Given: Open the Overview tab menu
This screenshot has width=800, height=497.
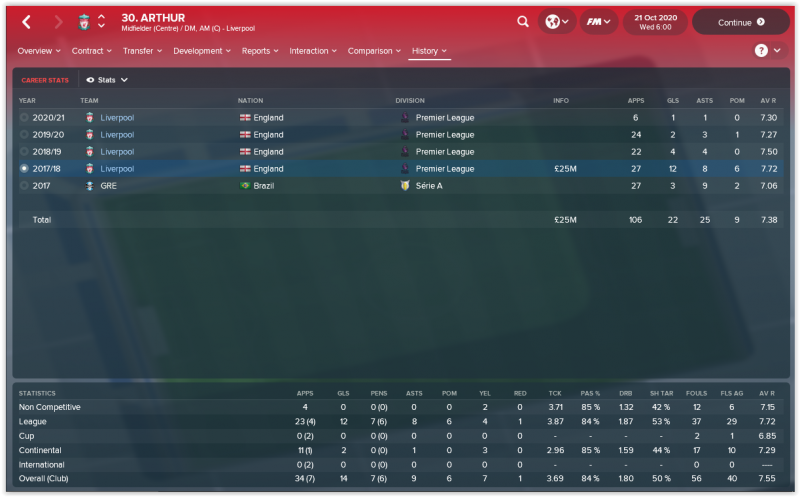Looking at the screenshot, I should pos(39,50).
